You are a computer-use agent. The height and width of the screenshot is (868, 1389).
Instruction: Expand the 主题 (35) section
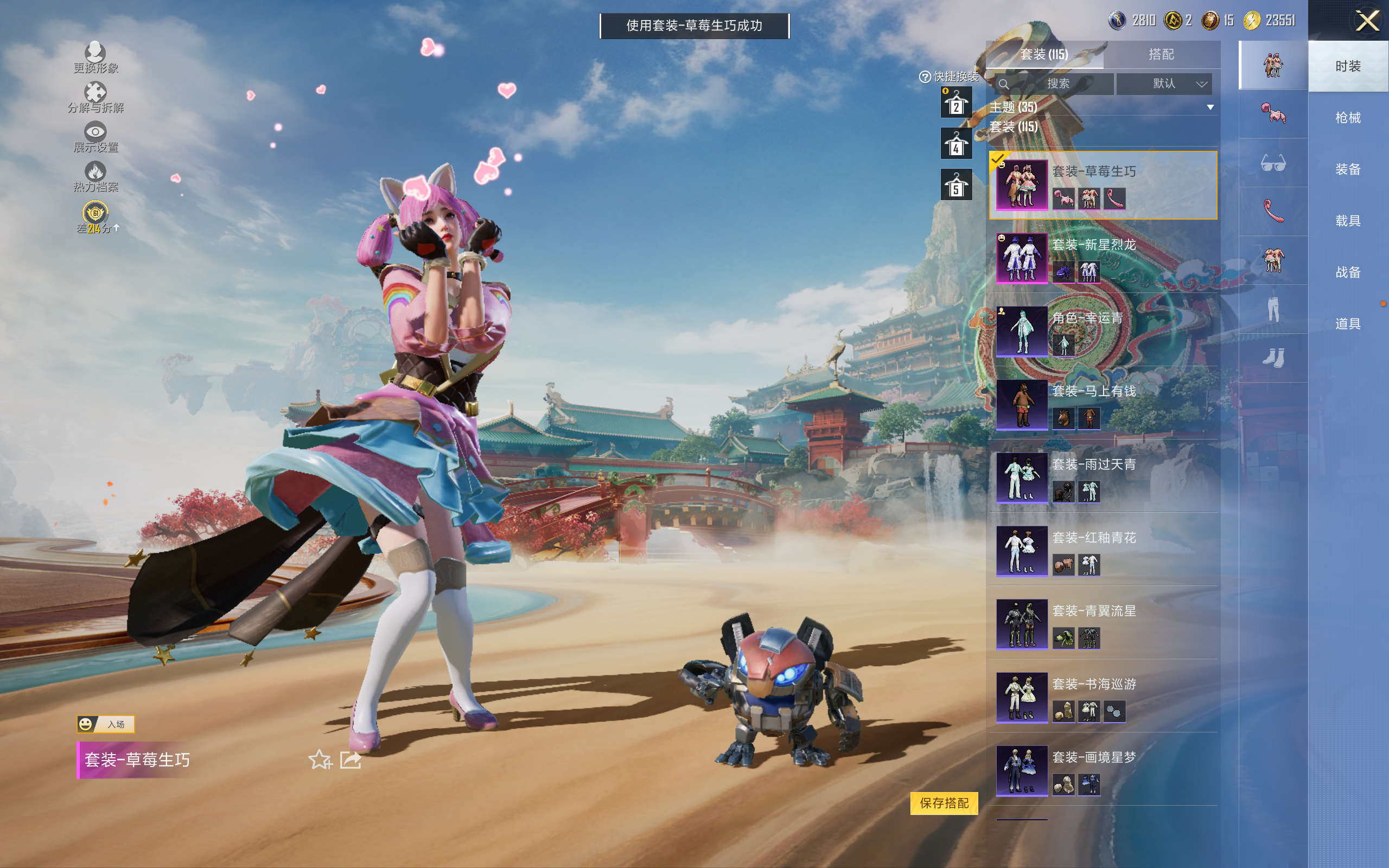pos(1101,107)
